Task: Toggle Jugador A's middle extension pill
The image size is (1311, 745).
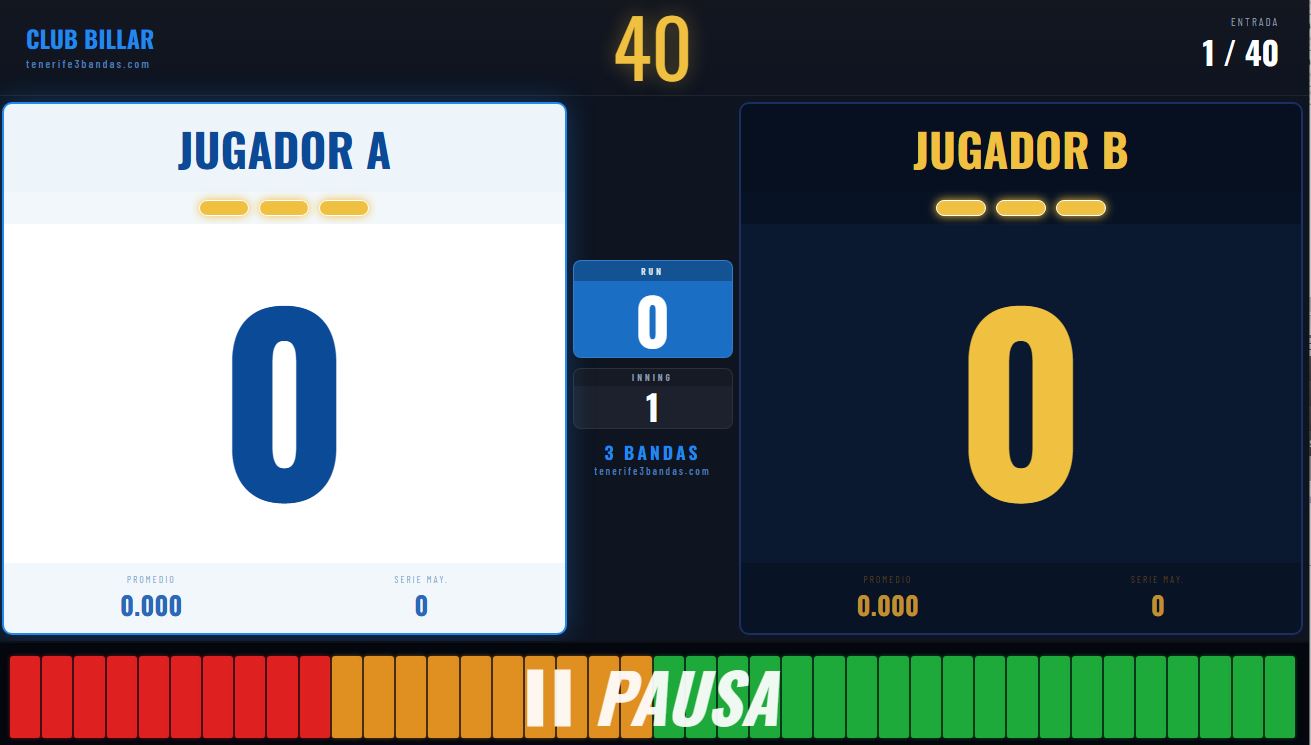Action: coord(284,208)
